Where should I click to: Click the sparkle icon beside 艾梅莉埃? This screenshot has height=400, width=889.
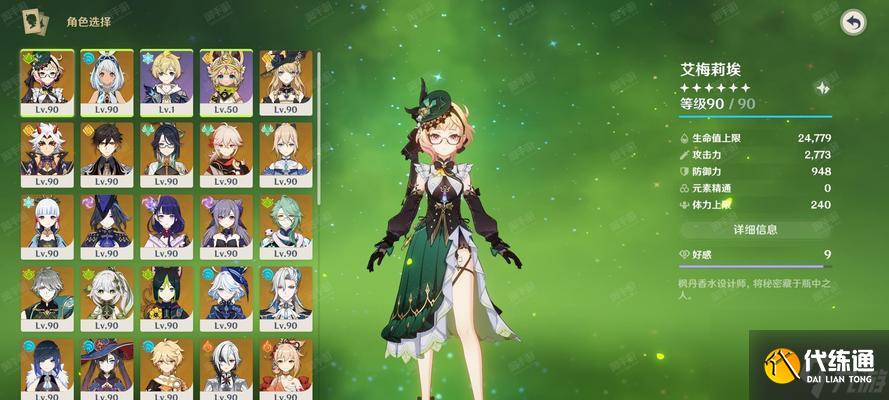(x=822, y=88)
